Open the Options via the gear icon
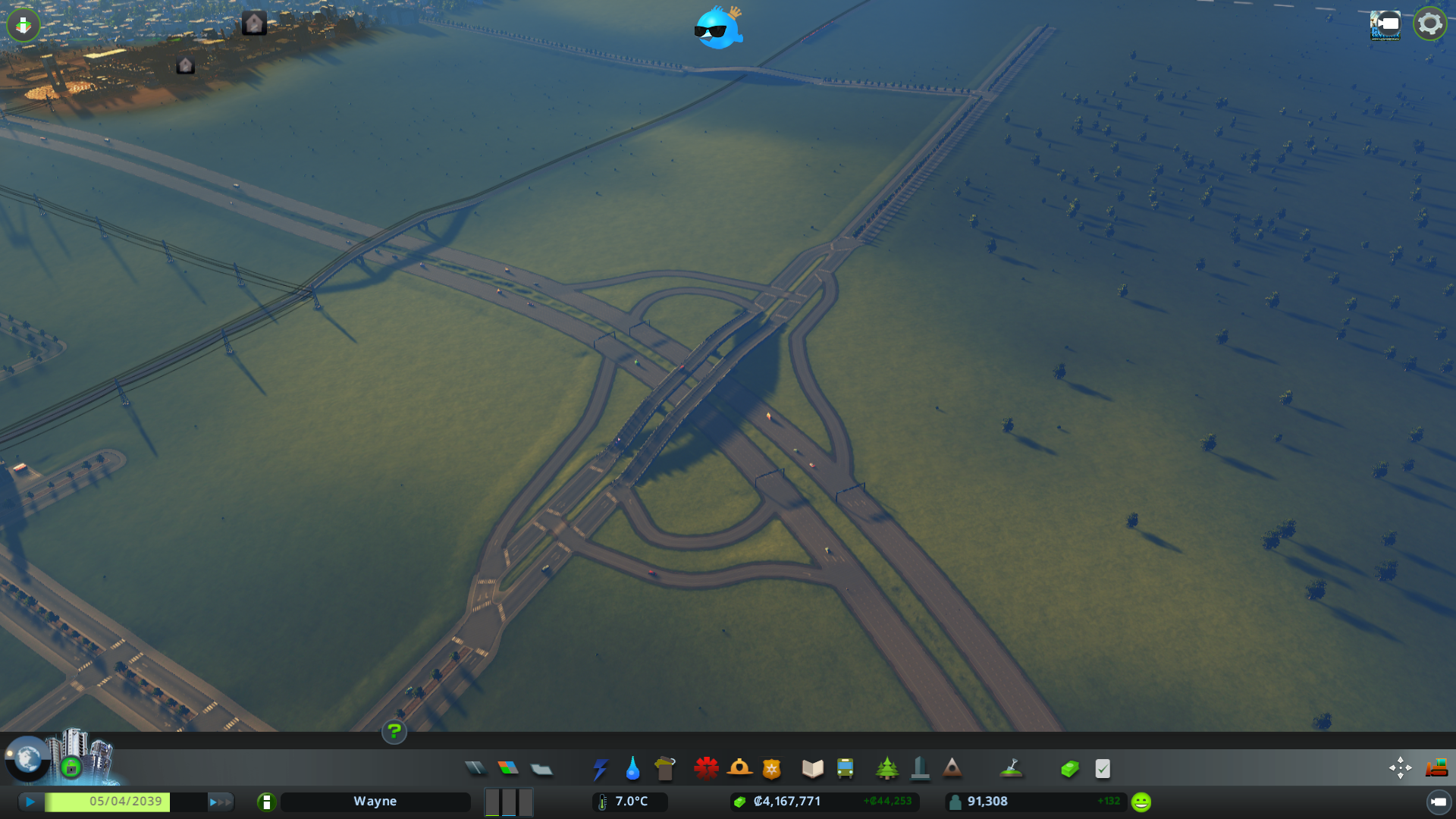This screenshot has height=819, width=1456. pyautogui.click(x=1429, y=24)
